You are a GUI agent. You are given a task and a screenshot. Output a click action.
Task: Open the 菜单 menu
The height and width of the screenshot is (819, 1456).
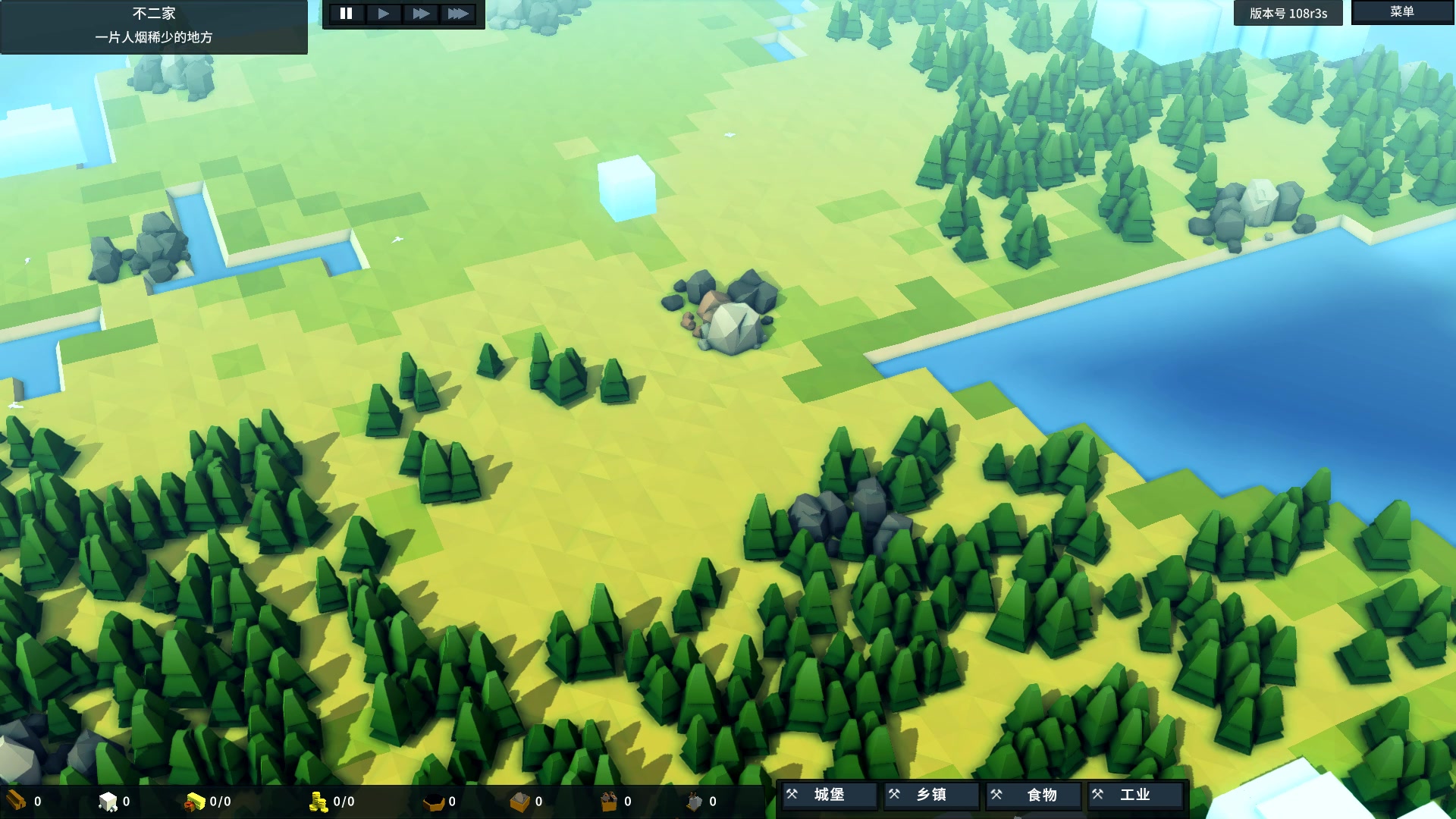(x=1401, y=12)
